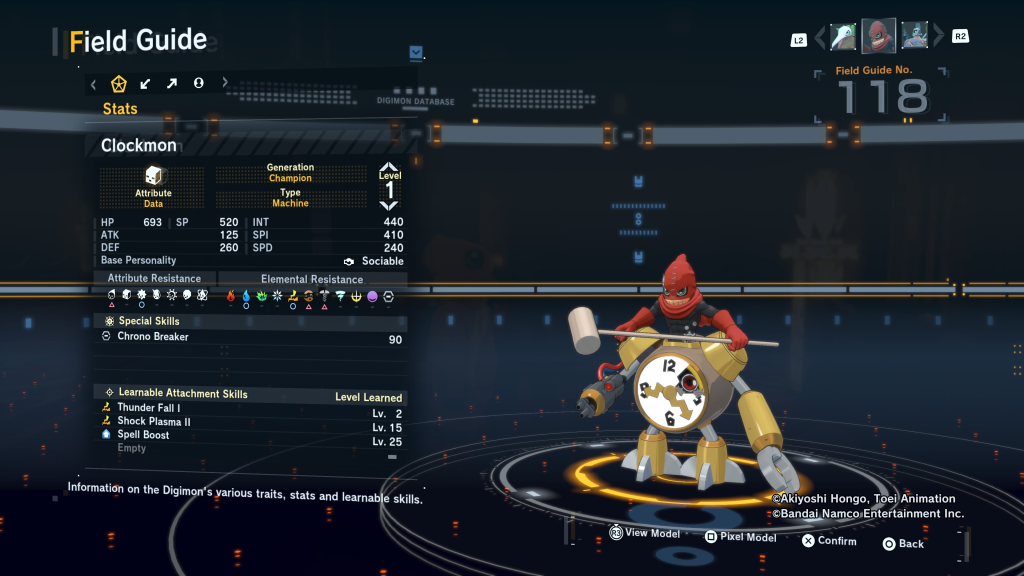Click View Model at the bottom
Viewport: 1024px width, 576px height.
click(644, 534)
